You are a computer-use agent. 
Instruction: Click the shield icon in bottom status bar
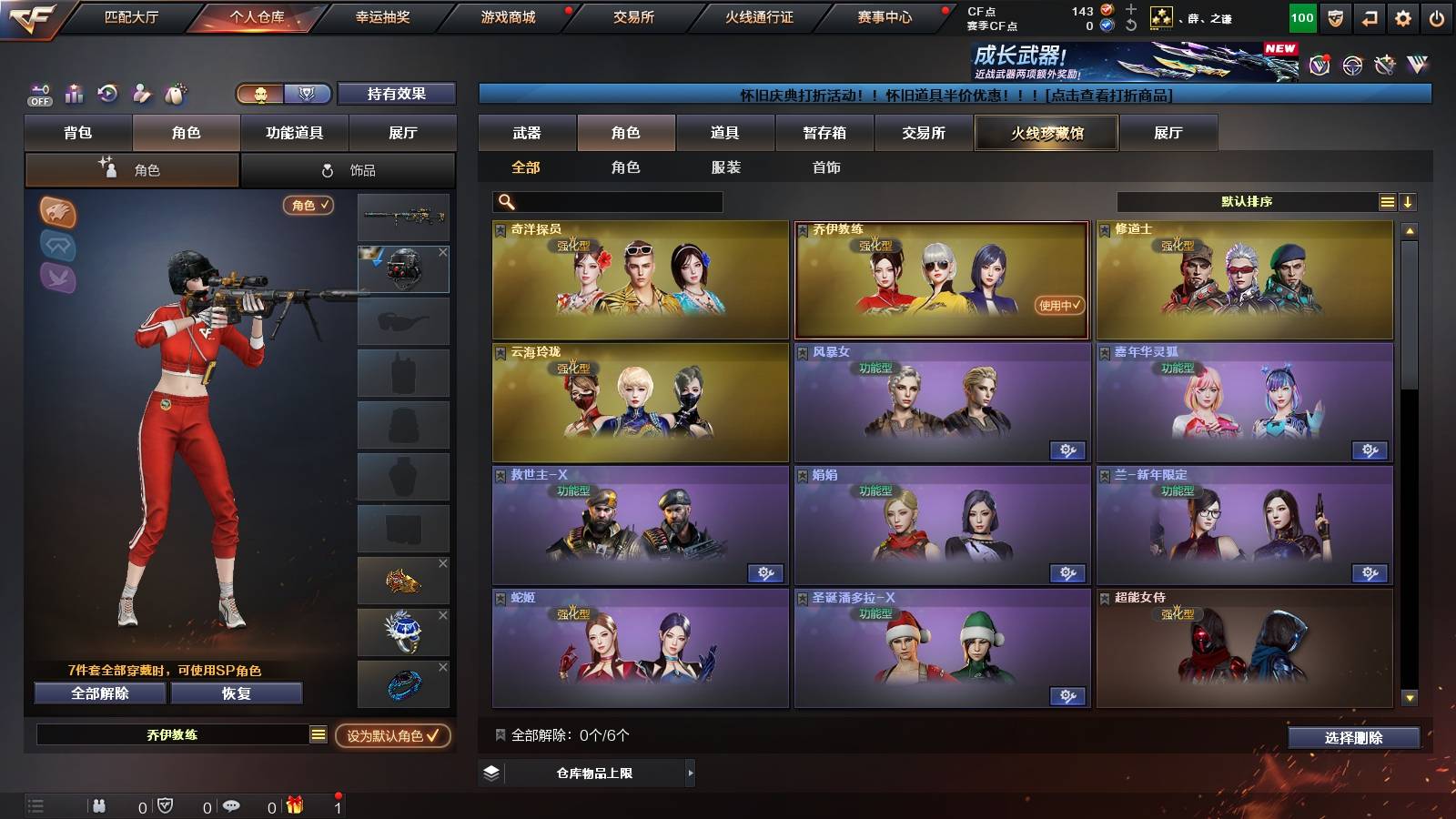point(165,805)
